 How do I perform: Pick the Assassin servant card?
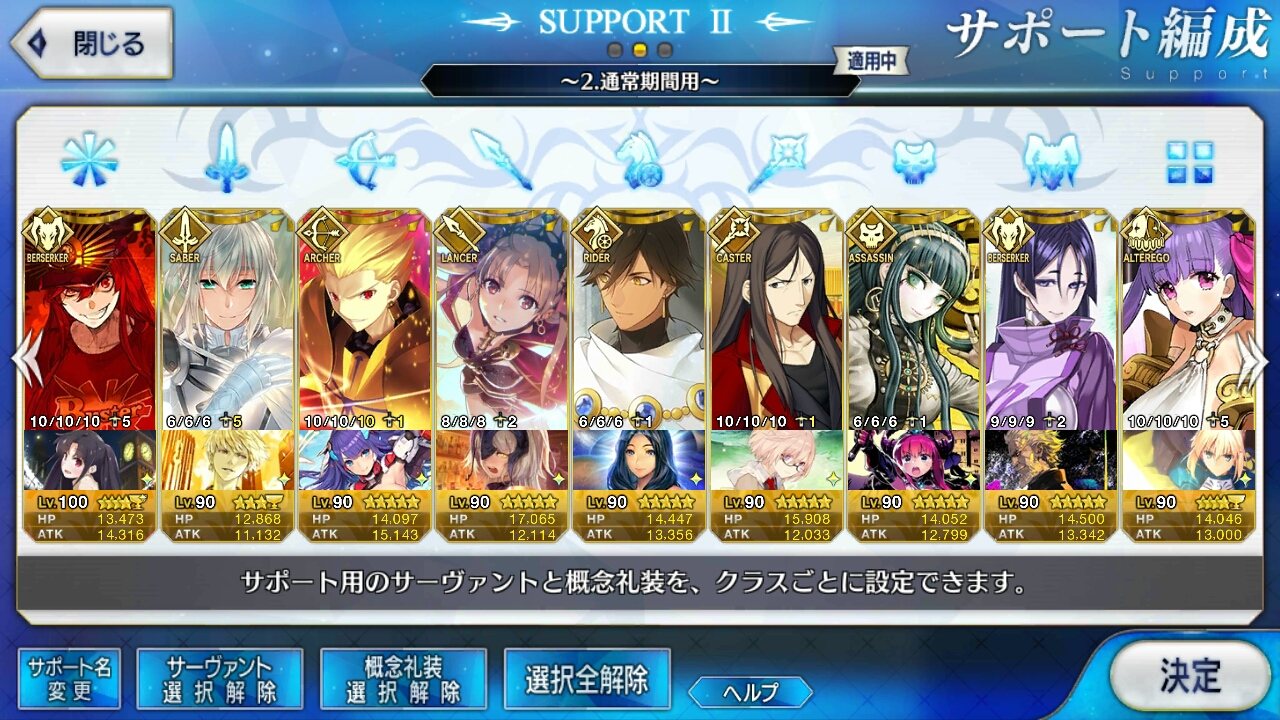pos(912,320)
